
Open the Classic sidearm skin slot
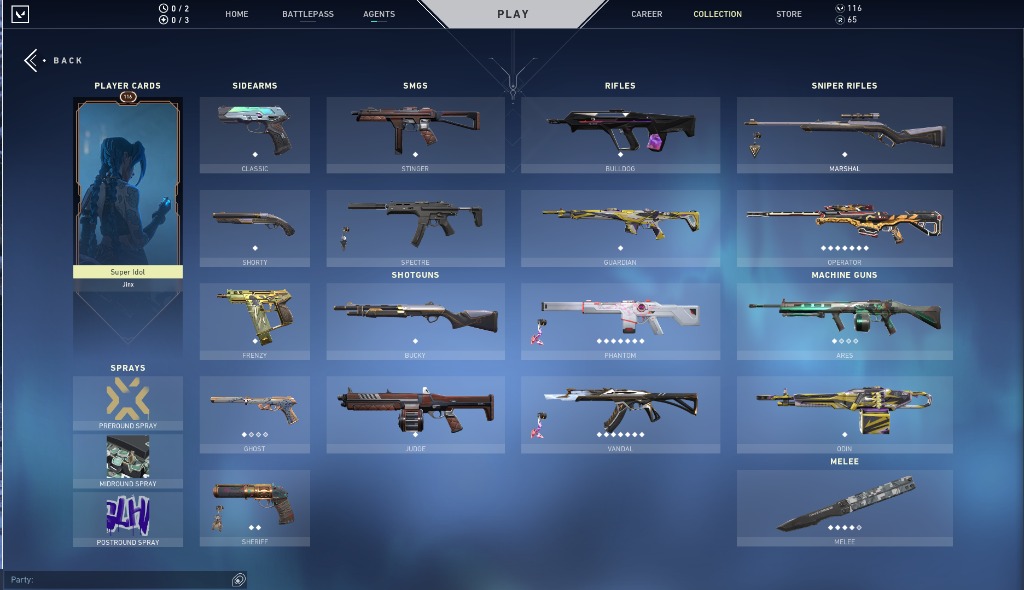[254, 135]
